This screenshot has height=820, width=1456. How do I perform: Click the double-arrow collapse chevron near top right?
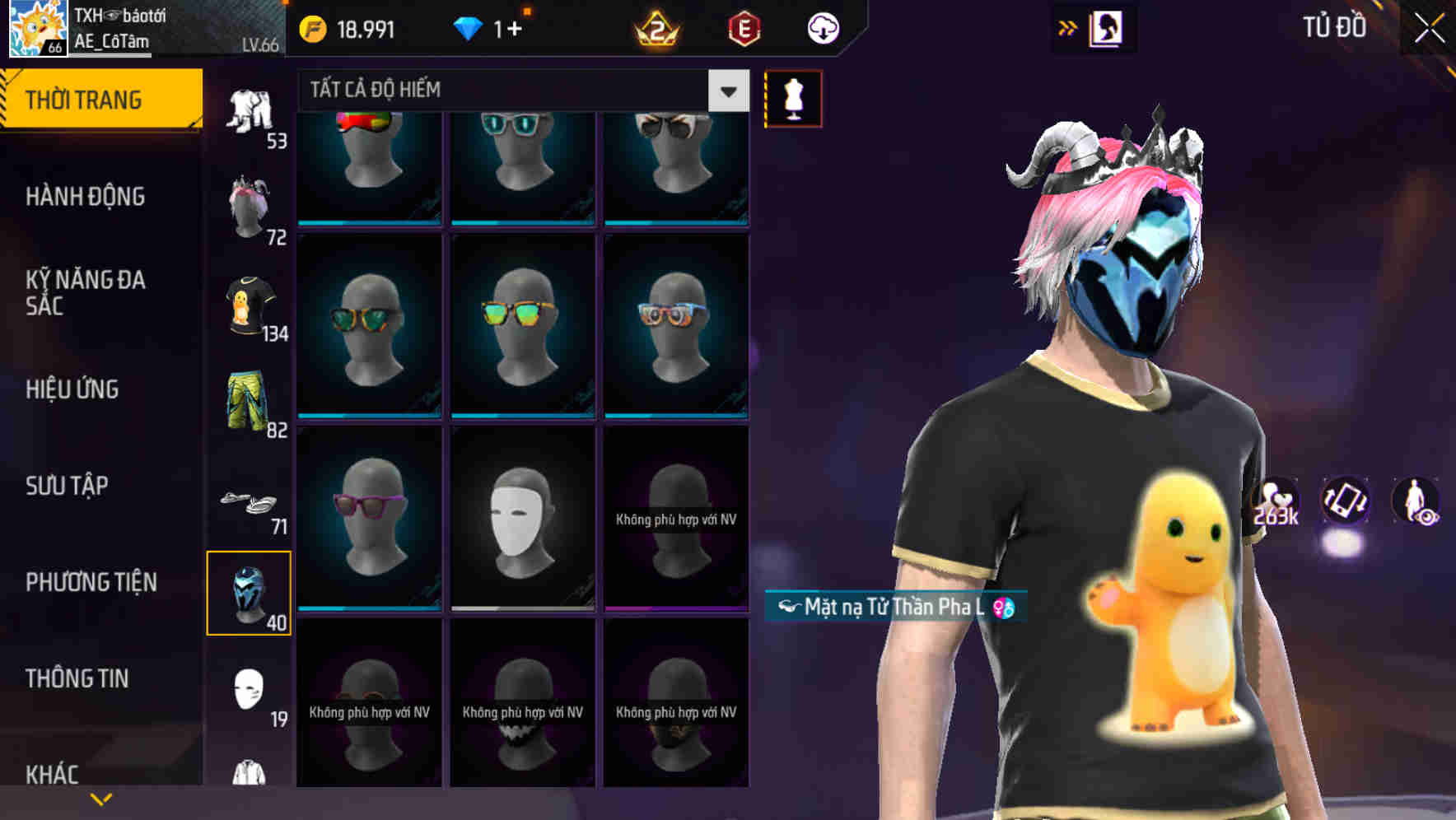click(1066, 27)
